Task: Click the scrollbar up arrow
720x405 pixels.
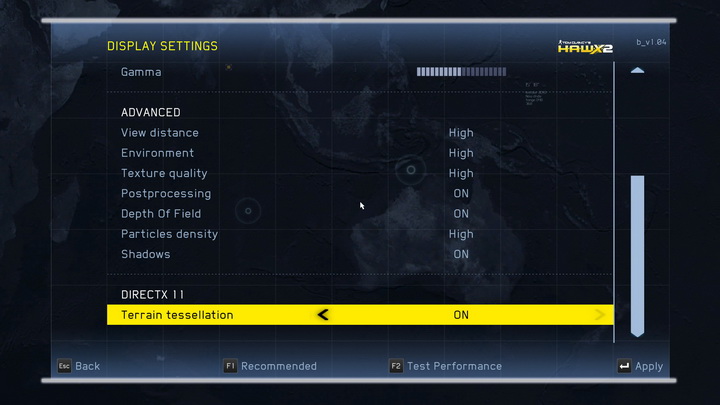Action: click(x=637, y=71)
